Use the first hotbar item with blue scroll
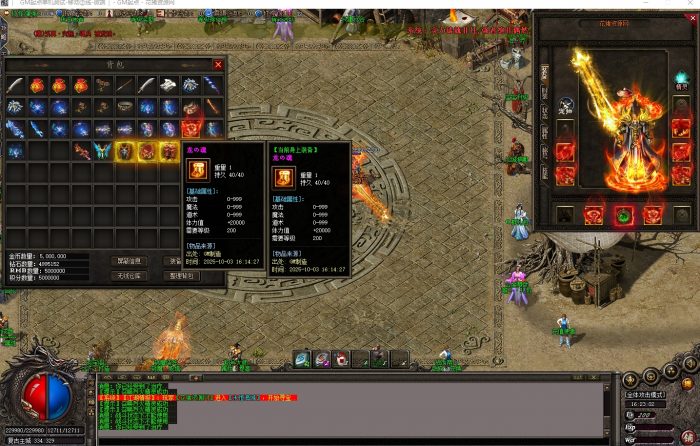 [302, 358]
